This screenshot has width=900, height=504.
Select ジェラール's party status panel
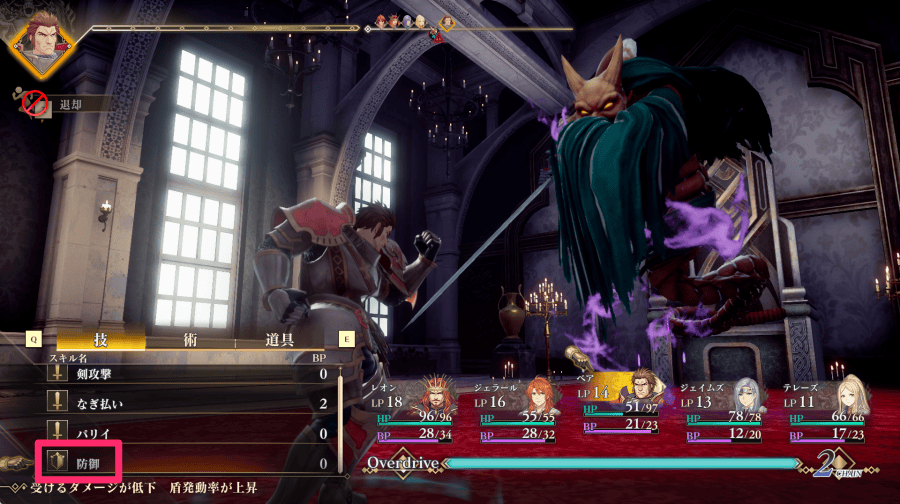coord(519,411)
